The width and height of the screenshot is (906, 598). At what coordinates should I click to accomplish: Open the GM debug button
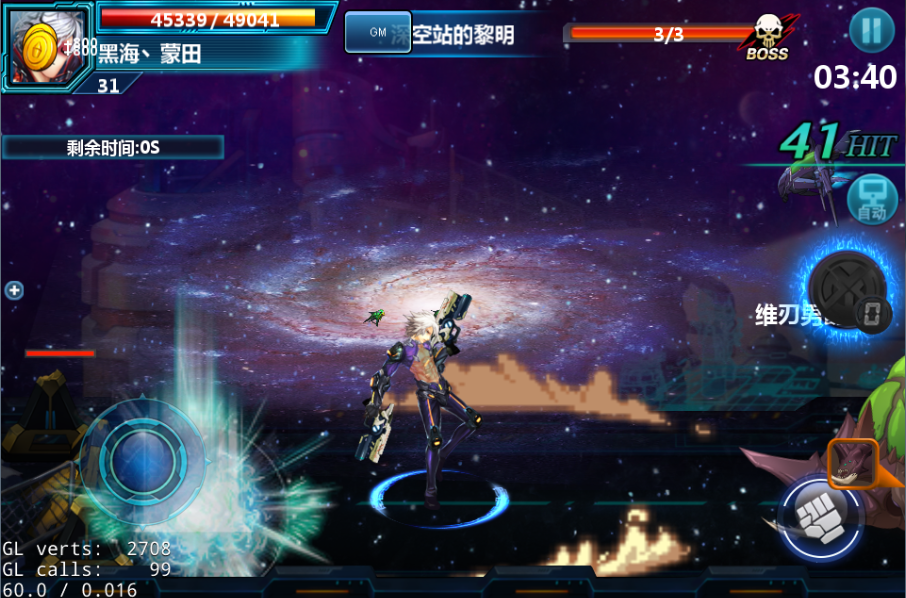tap(377, 33)
